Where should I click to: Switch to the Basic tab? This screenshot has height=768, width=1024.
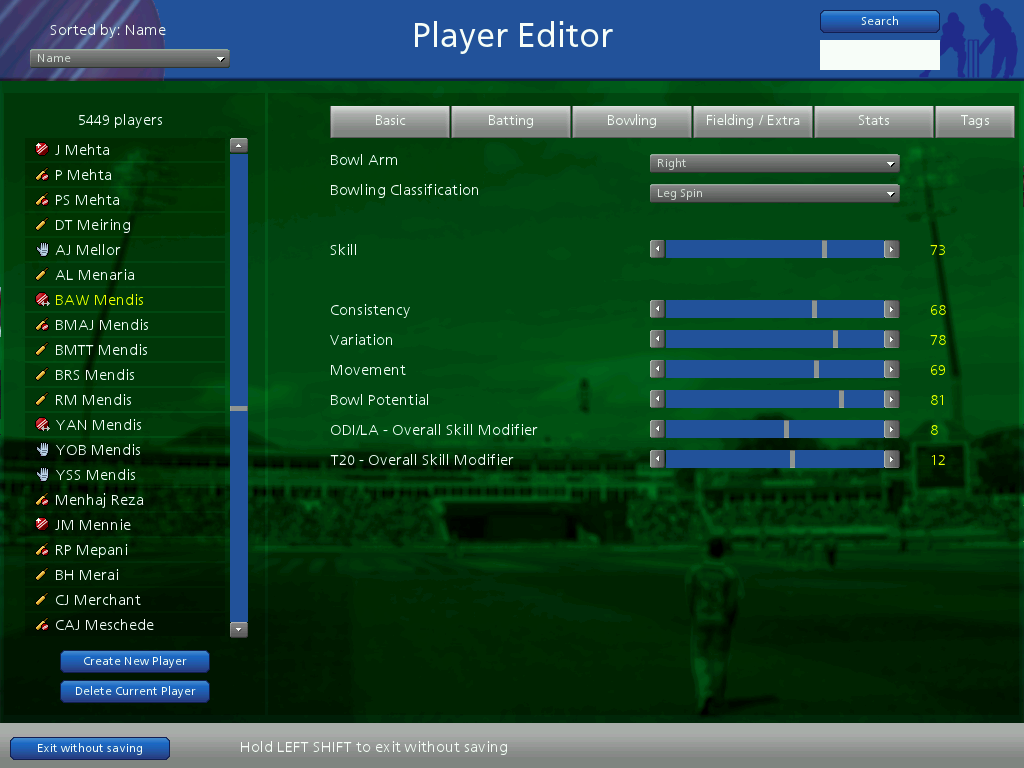click(x=390, y=121)
